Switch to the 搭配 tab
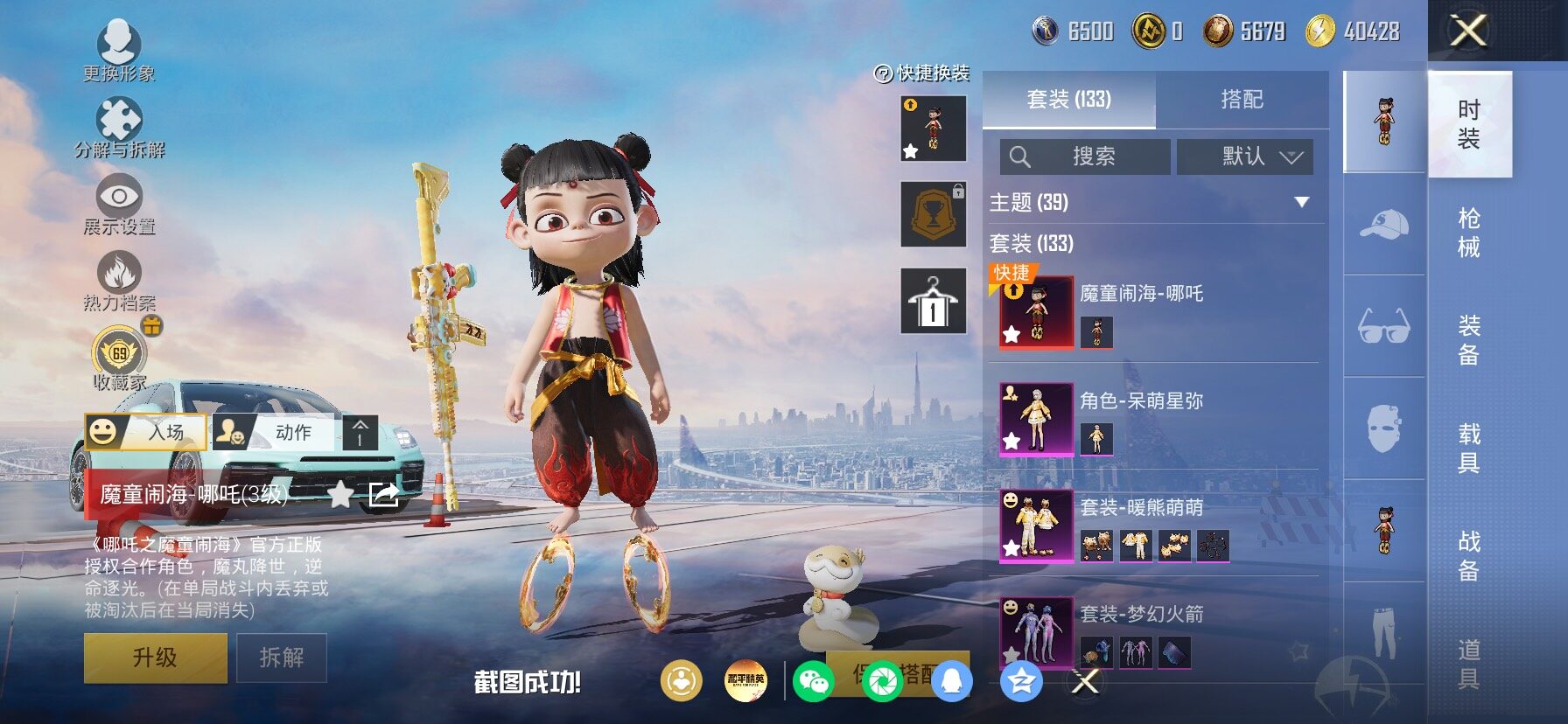 [x=1242, y=100]
